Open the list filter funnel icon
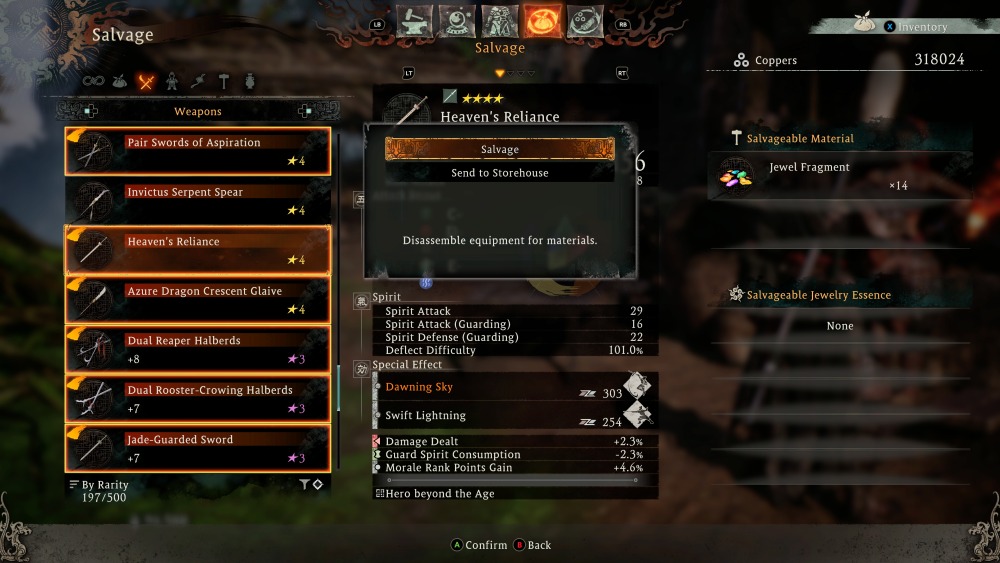 304,485
